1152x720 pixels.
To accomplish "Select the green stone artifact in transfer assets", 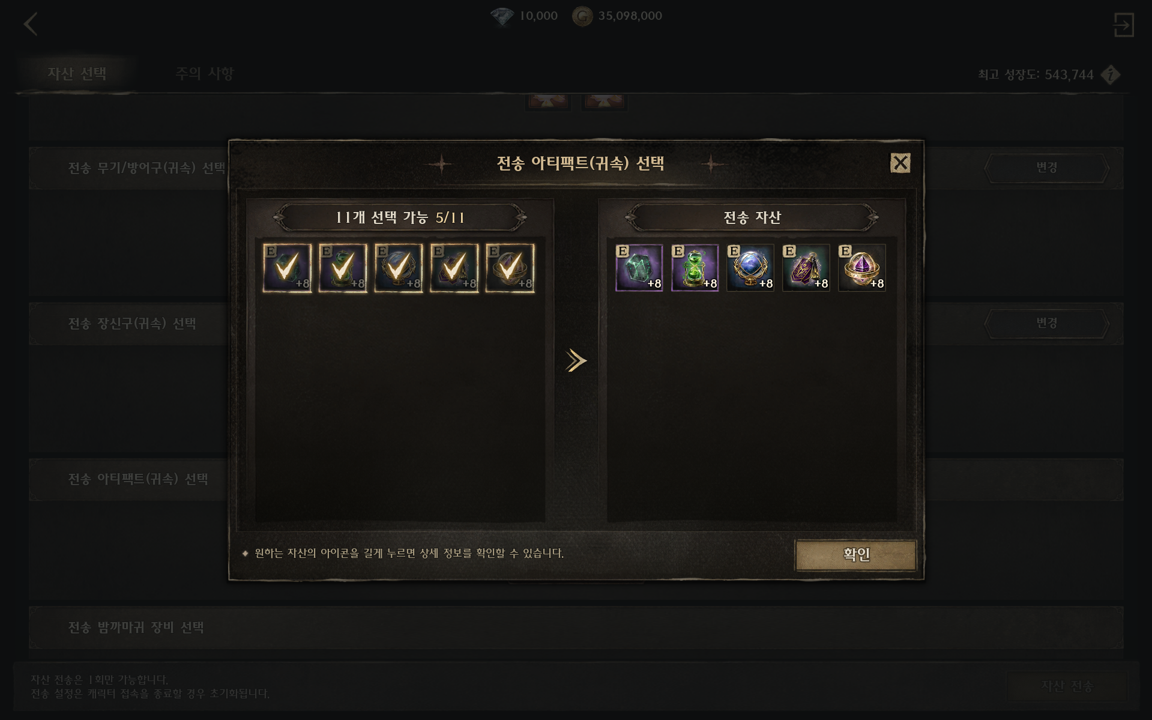I will click(639, 268).
